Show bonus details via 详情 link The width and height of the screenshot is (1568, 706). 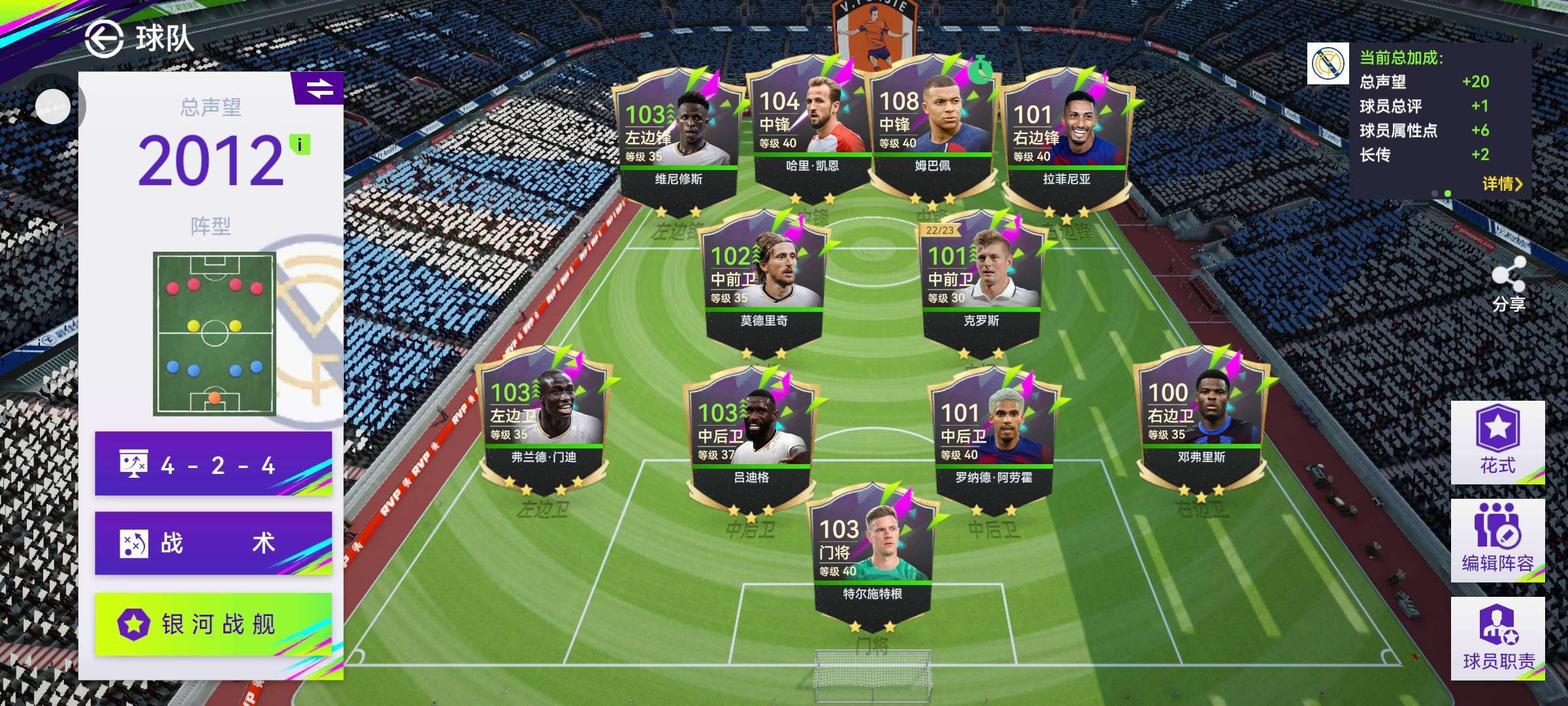pos(1502,184)
